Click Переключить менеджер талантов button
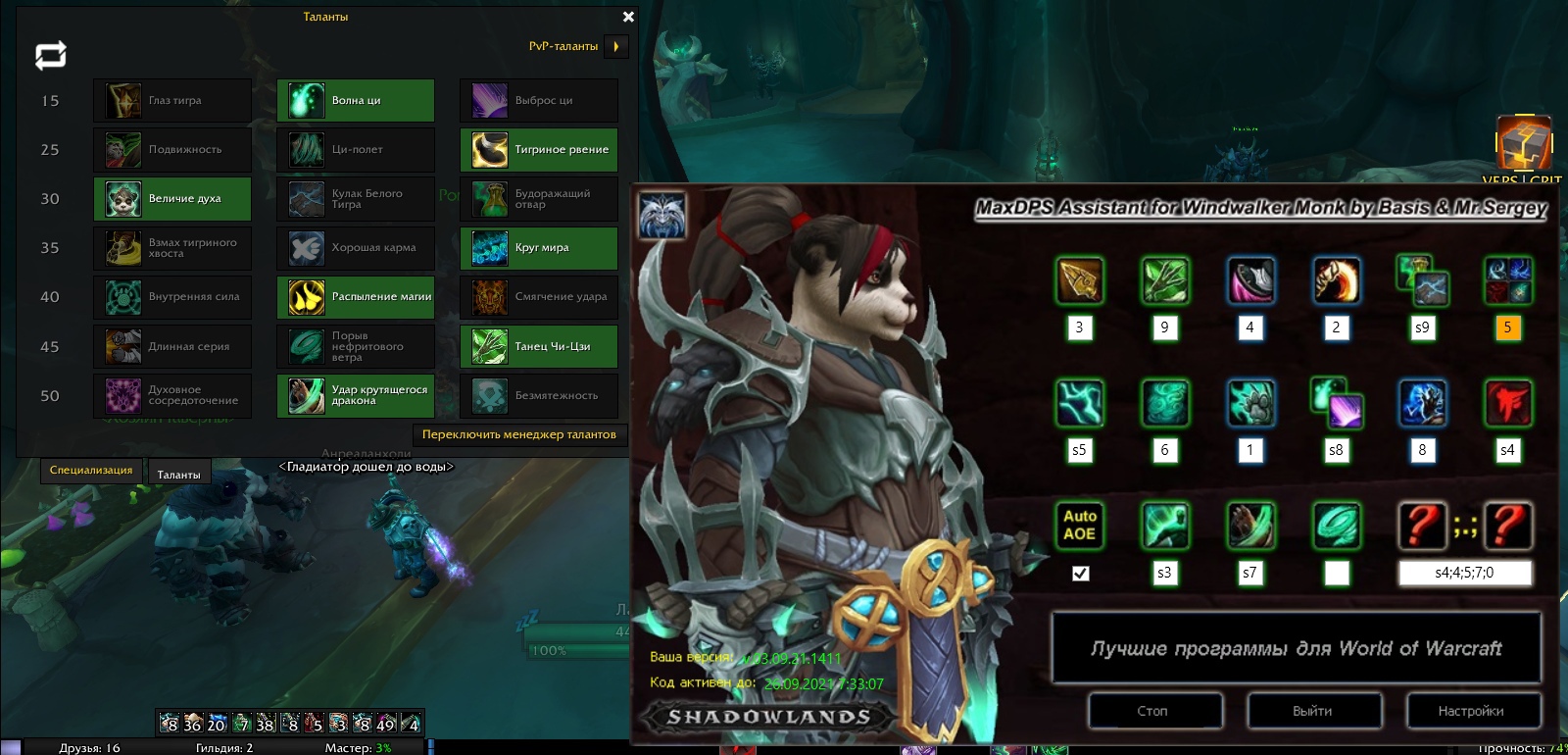 pyautogui.click(x=518, y=434)
